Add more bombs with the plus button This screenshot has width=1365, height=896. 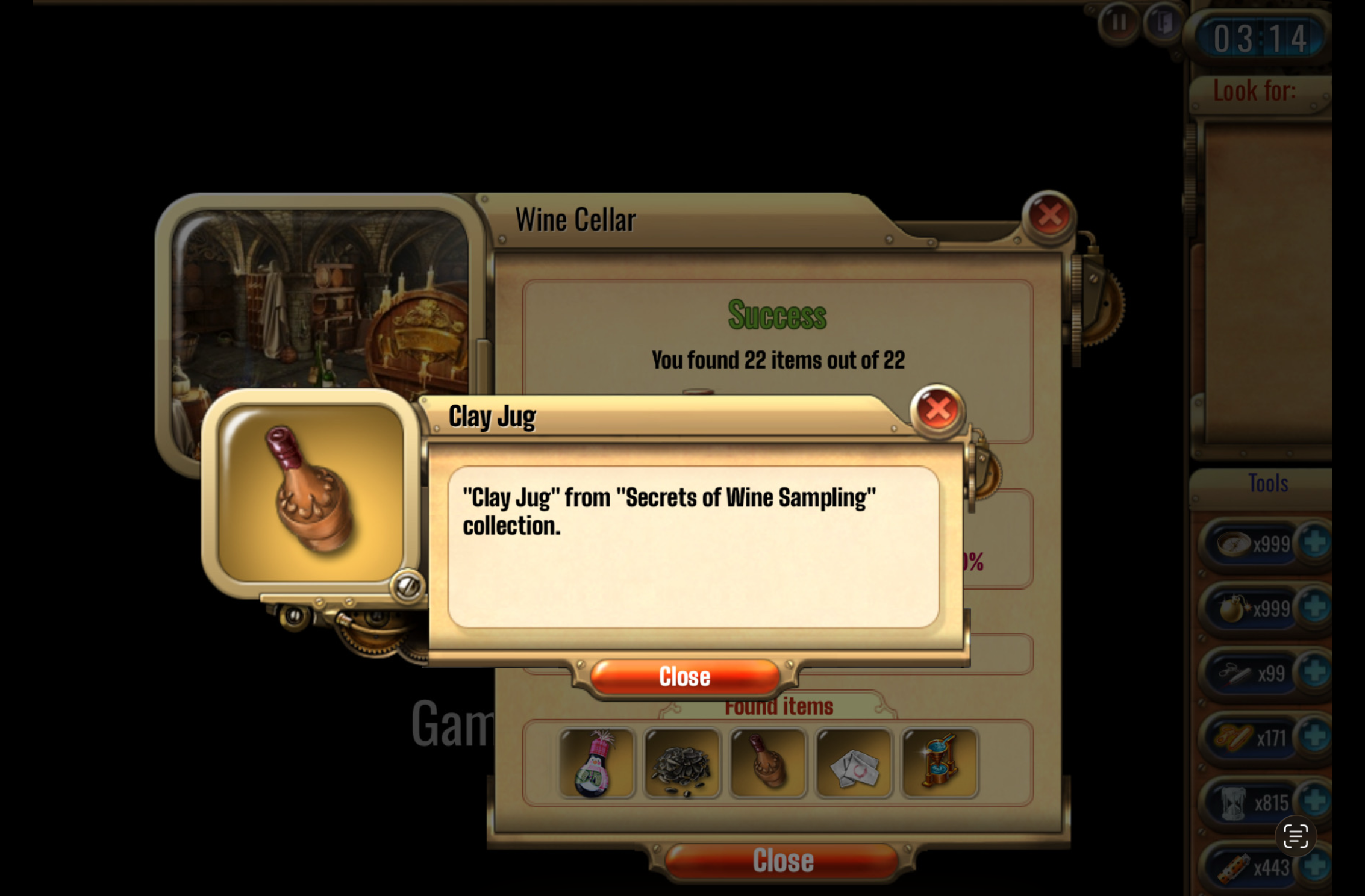pos(1314,608)
